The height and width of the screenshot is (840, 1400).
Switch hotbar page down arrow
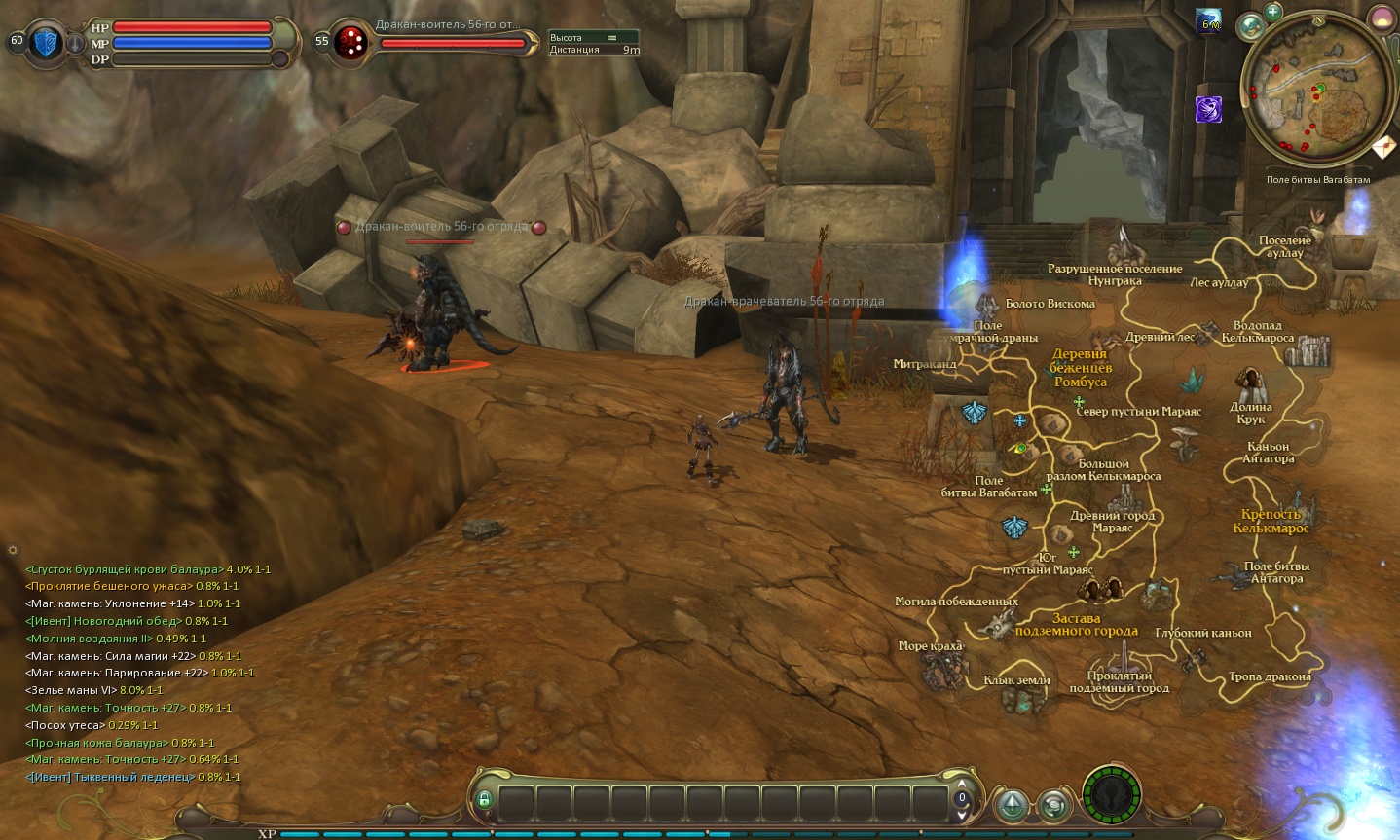coord(963,814)
